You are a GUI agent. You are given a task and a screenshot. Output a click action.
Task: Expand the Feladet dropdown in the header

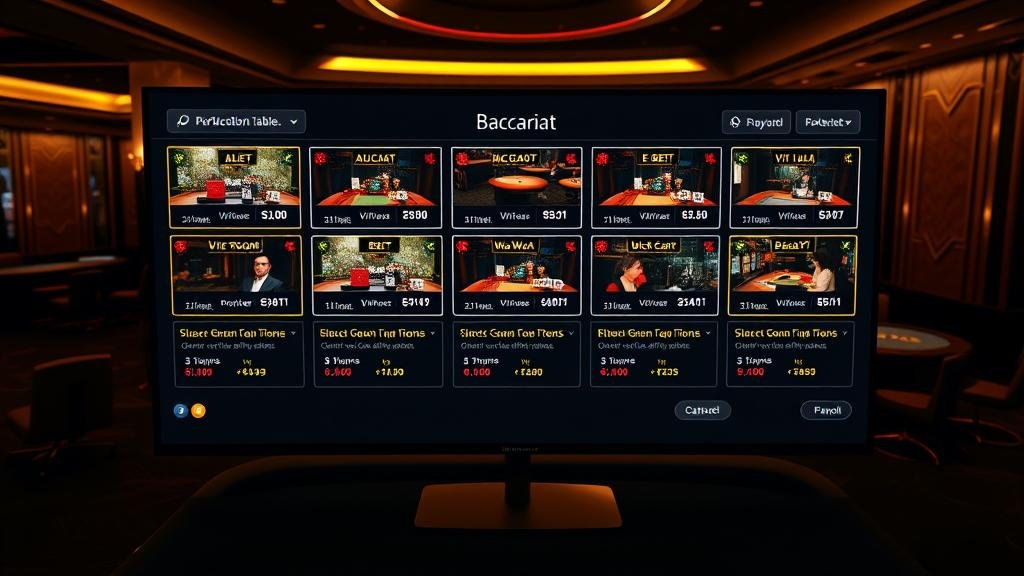click(827, 122)
